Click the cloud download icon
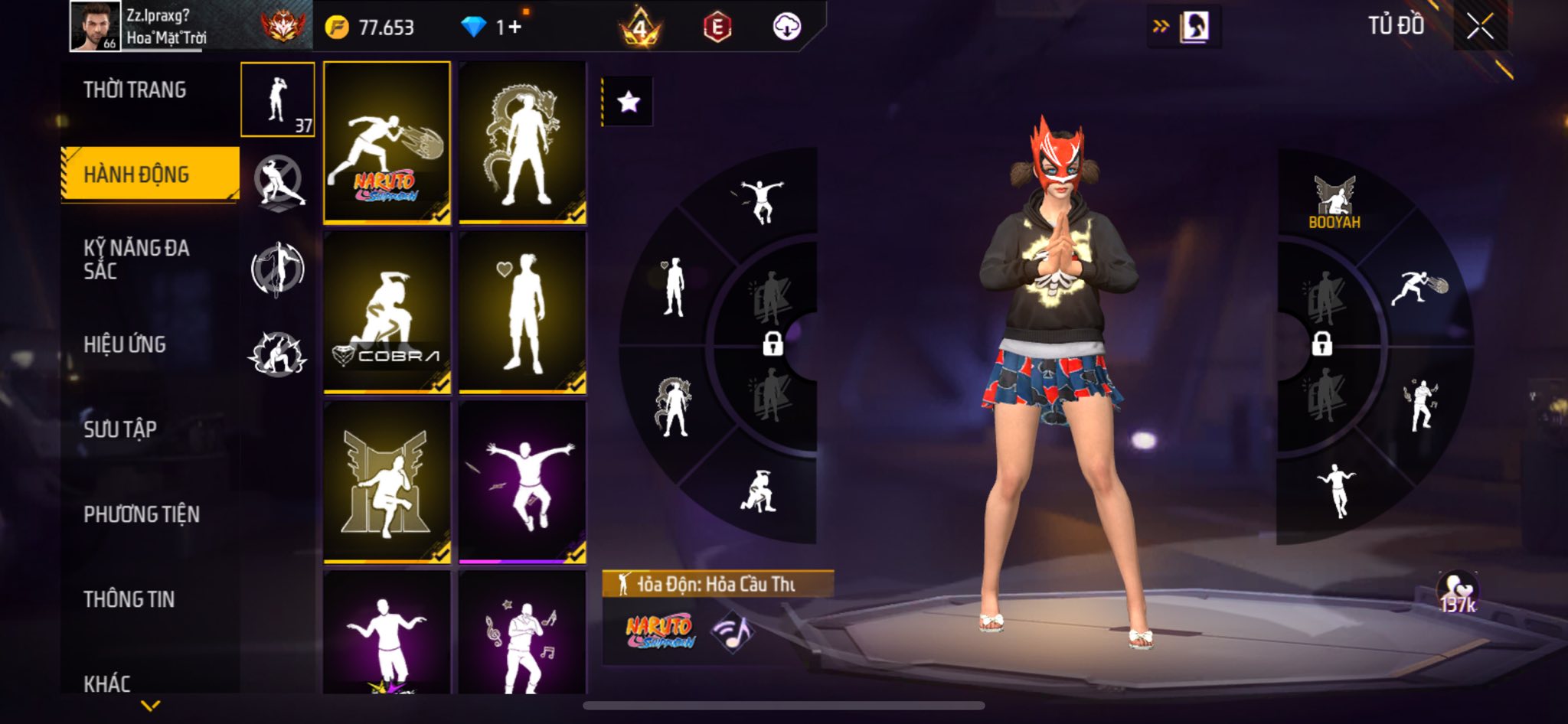 786,28
